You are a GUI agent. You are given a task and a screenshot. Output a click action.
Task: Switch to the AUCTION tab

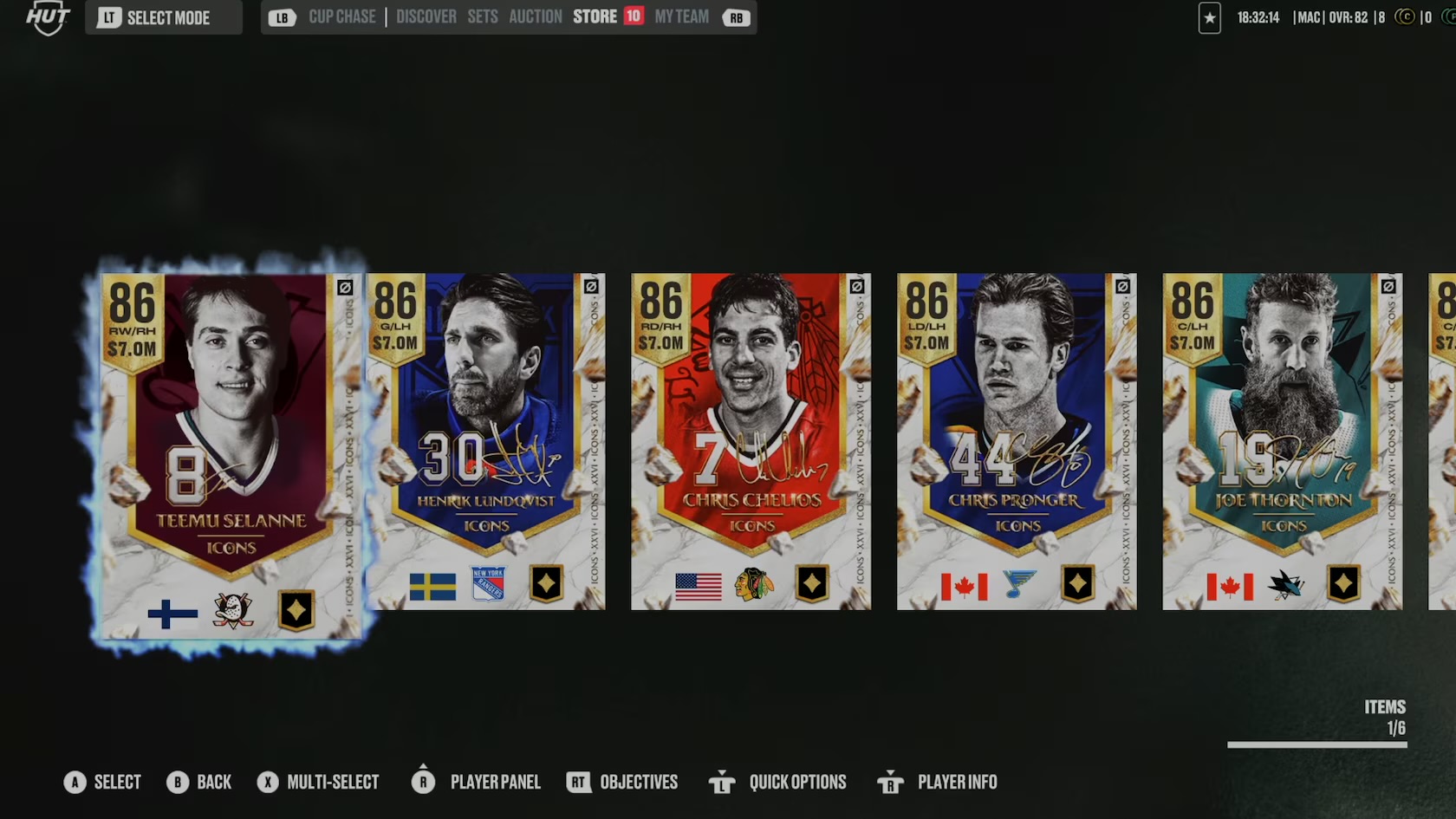[535, 16]
